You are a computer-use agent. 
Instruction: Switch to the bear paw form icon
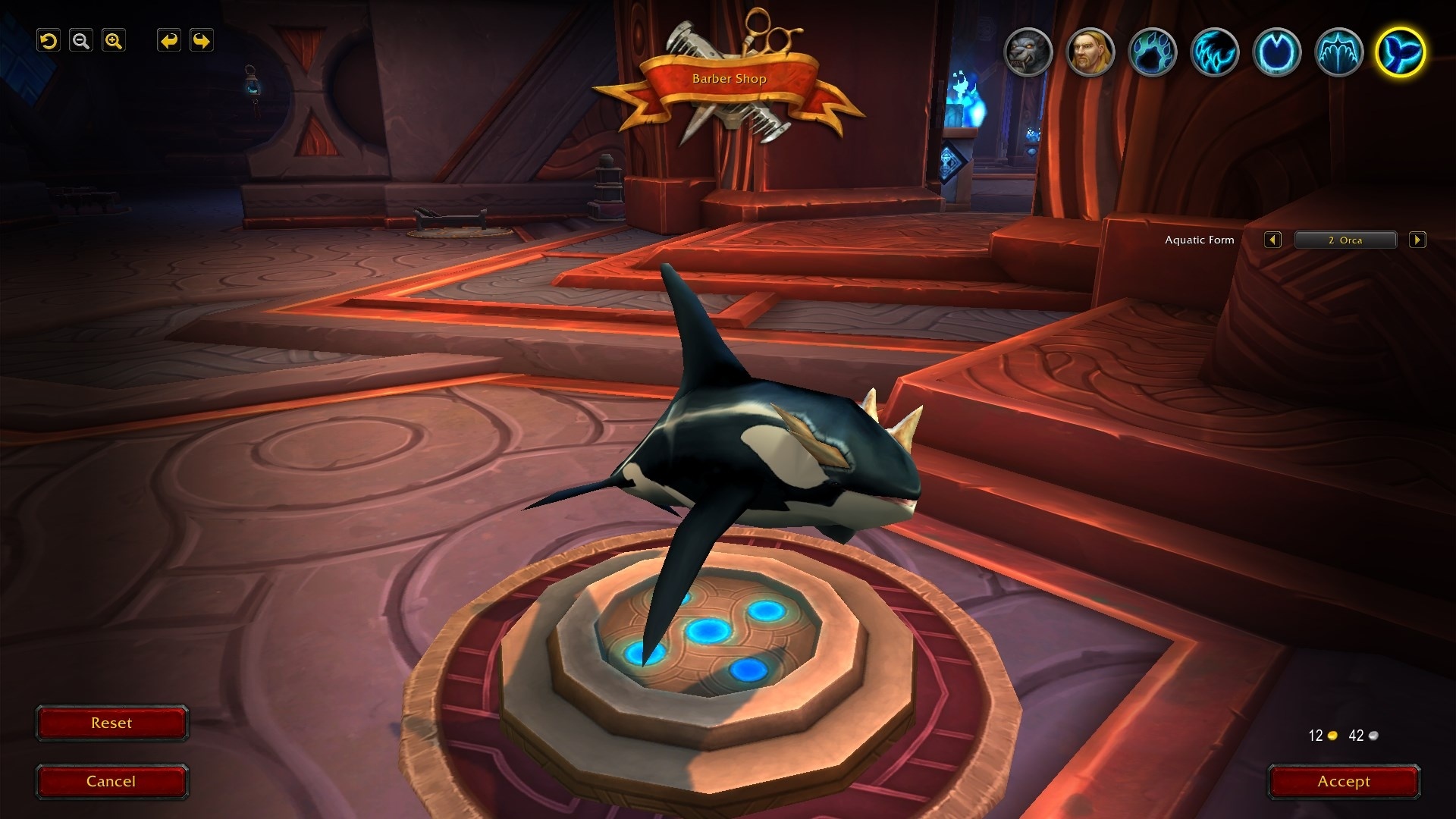pyautogui.click(x=1152, y=52)
